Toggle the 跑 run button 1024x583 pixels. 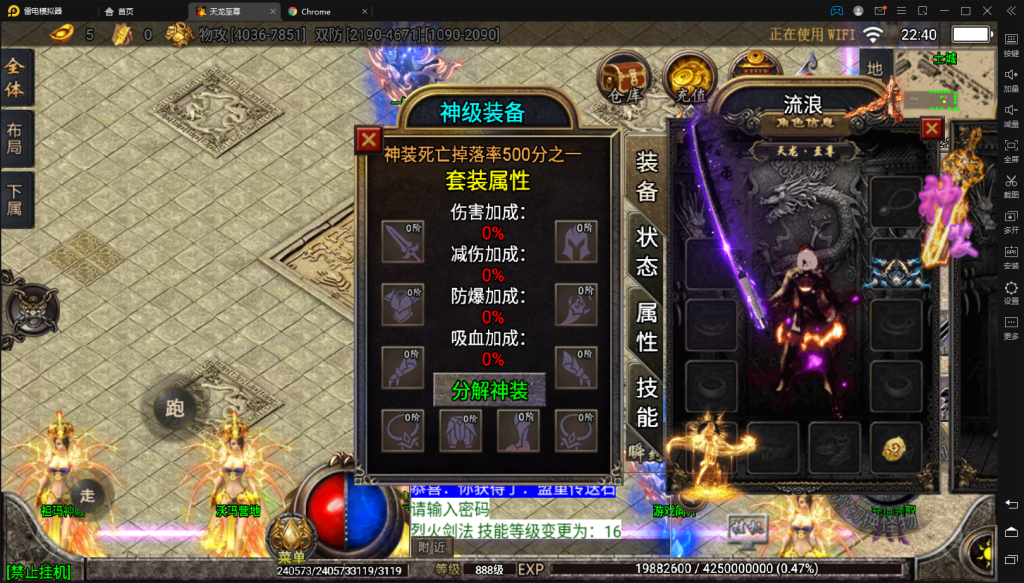point(175,408)
